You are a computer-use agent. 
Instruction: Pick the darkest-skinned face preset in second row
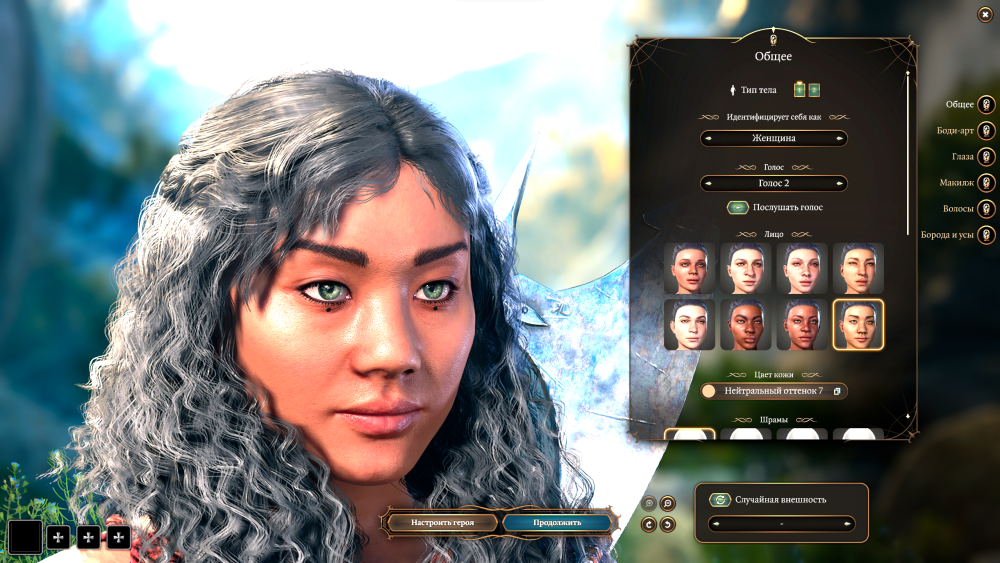coord(745,325)
